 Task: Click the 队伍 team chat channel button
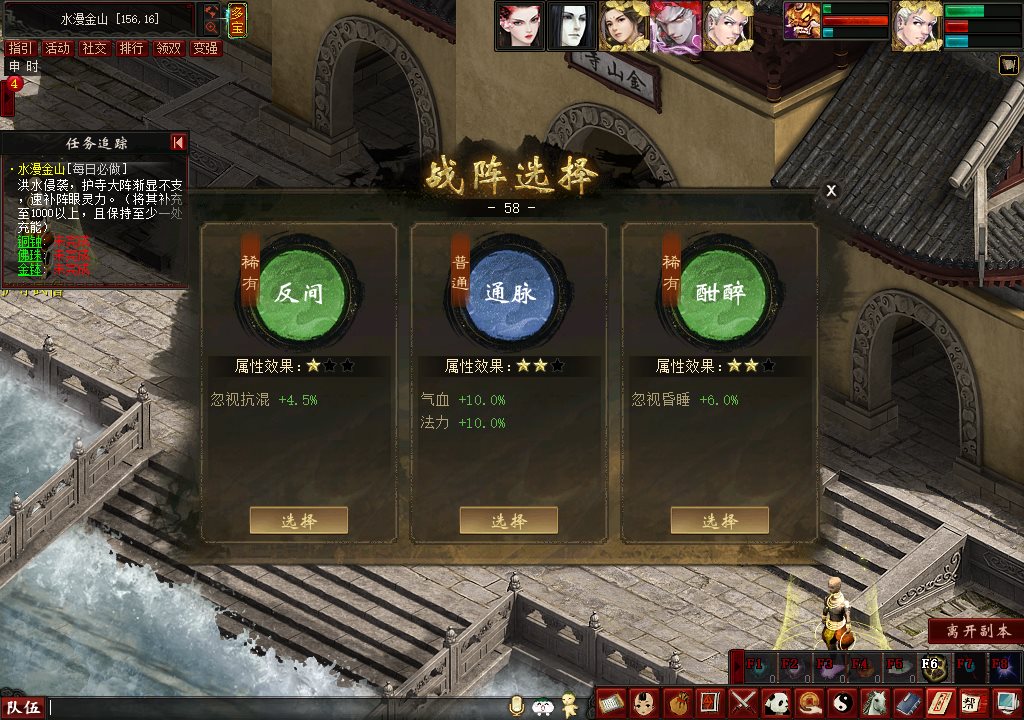coord(24,708)
